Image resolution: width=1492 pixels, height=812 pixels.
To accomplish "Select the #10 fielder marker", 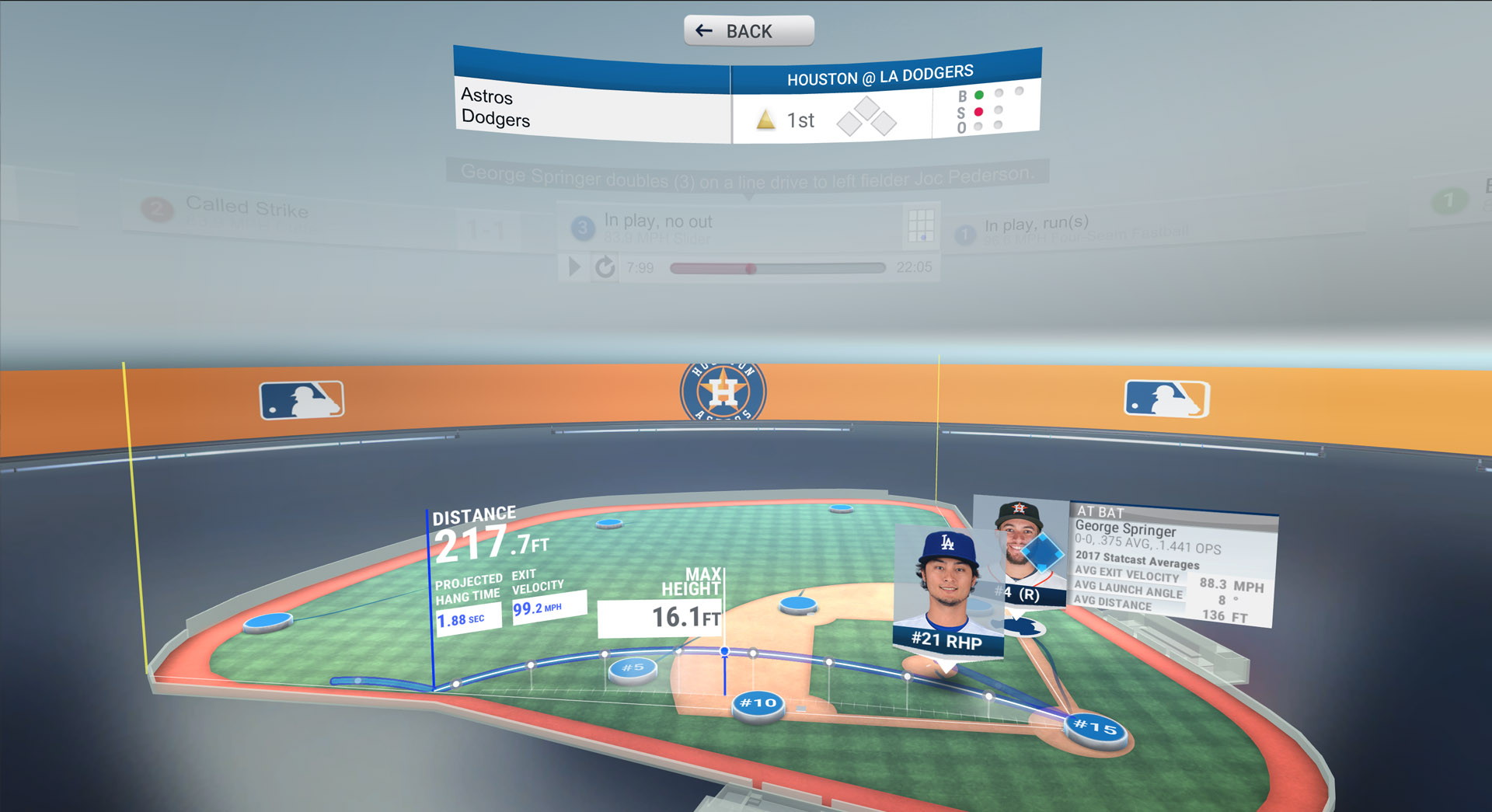I will pyautogui.click(x=758, y=704).
